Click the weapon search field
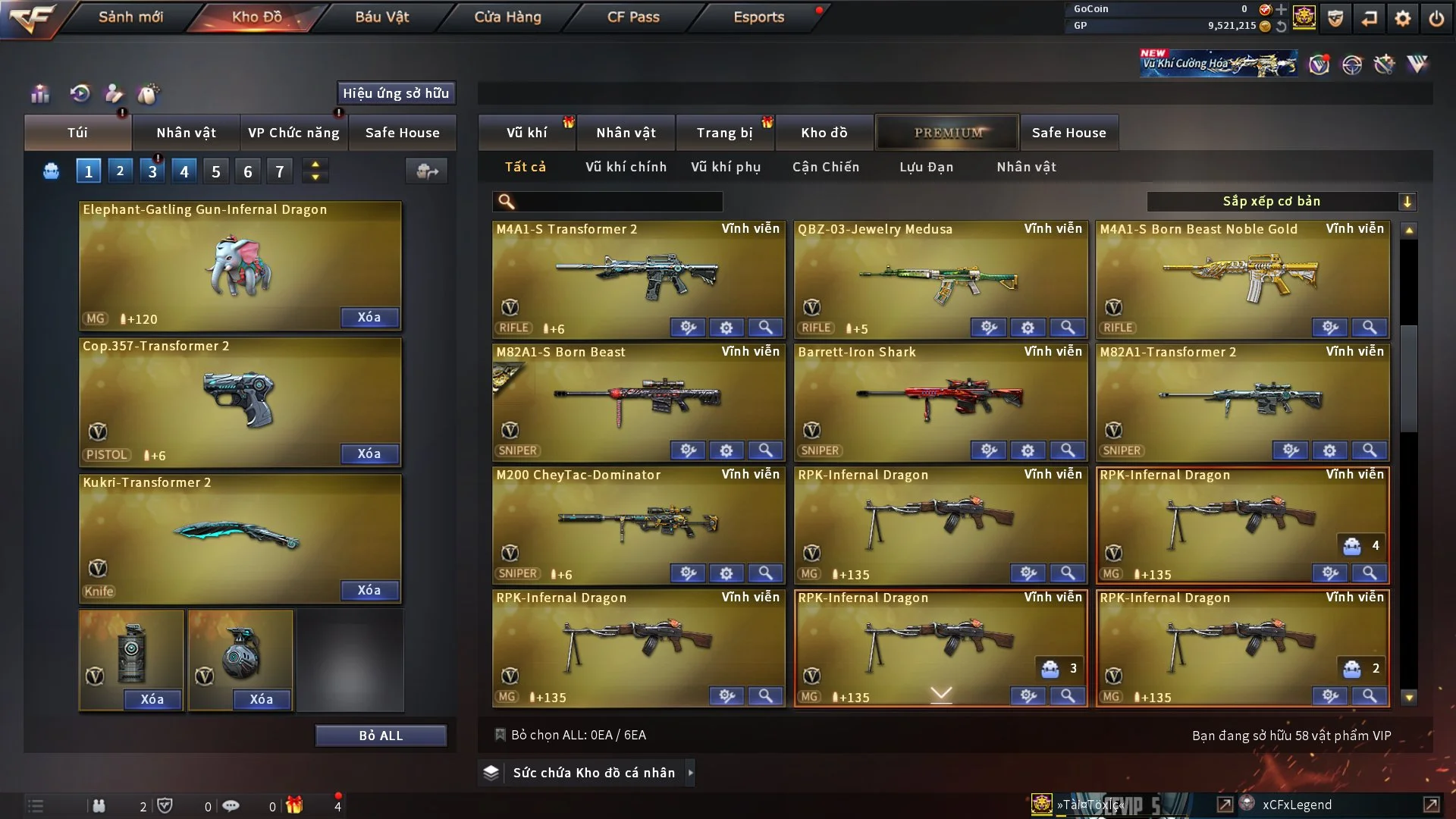 click(618, 201)
